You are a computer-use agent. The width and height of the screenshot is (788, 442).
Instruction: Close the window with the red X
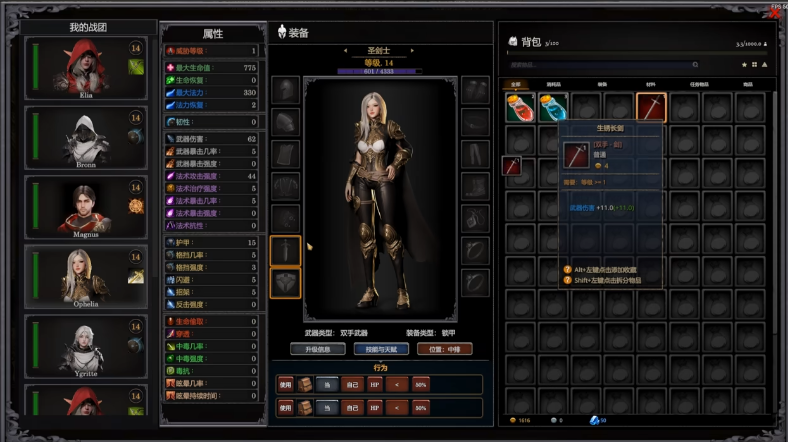pyautogui.click(x=775, y=14)
